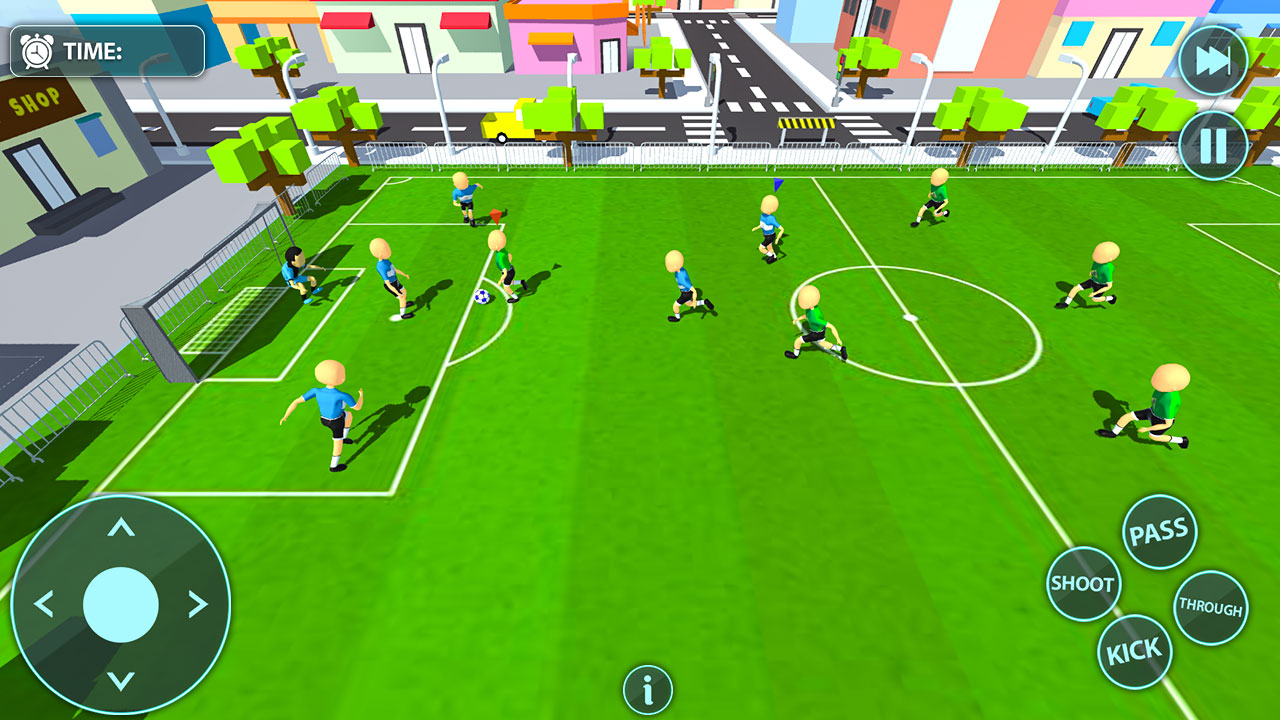The height and width of the screenshot is (720, 1280).
Task: Open game info using the 'i' icon
Action: [x=646, y=688]
